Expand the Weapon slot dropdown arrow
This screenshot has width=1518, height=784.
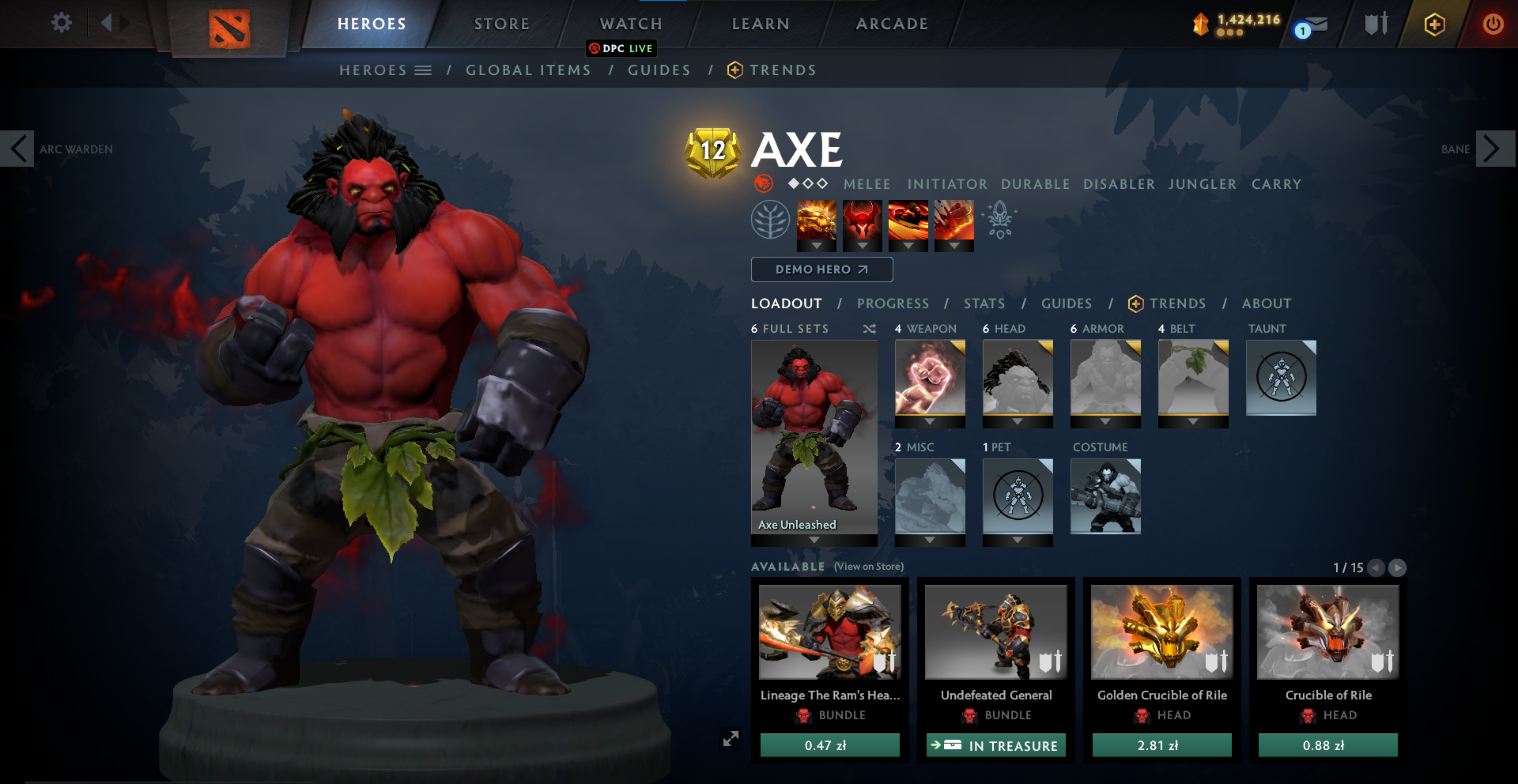[x=930, y=422]
